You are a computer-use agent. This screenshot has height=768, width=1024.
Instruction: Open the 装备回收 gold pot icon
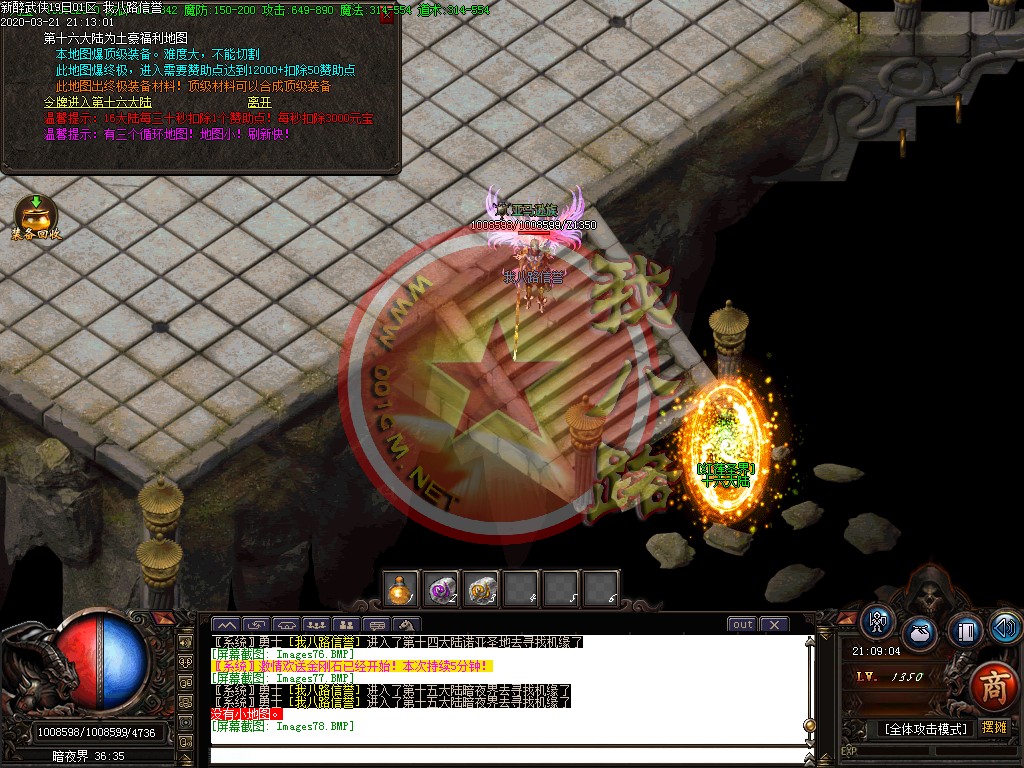(36, 213)
